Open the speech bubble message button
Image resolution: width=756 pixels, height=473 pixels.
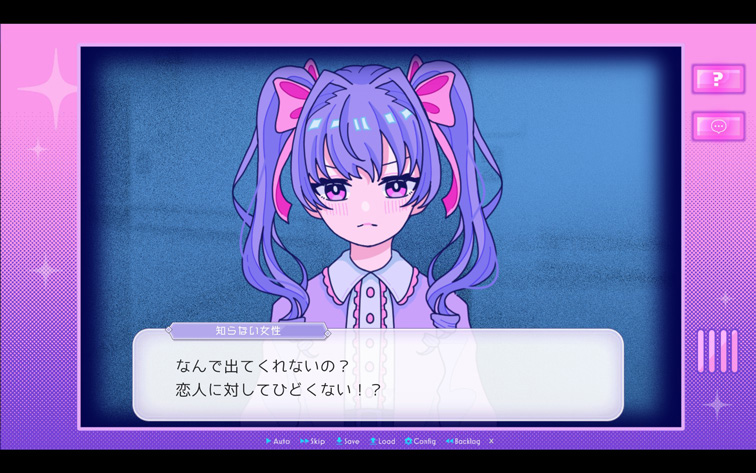pos(718,126)
